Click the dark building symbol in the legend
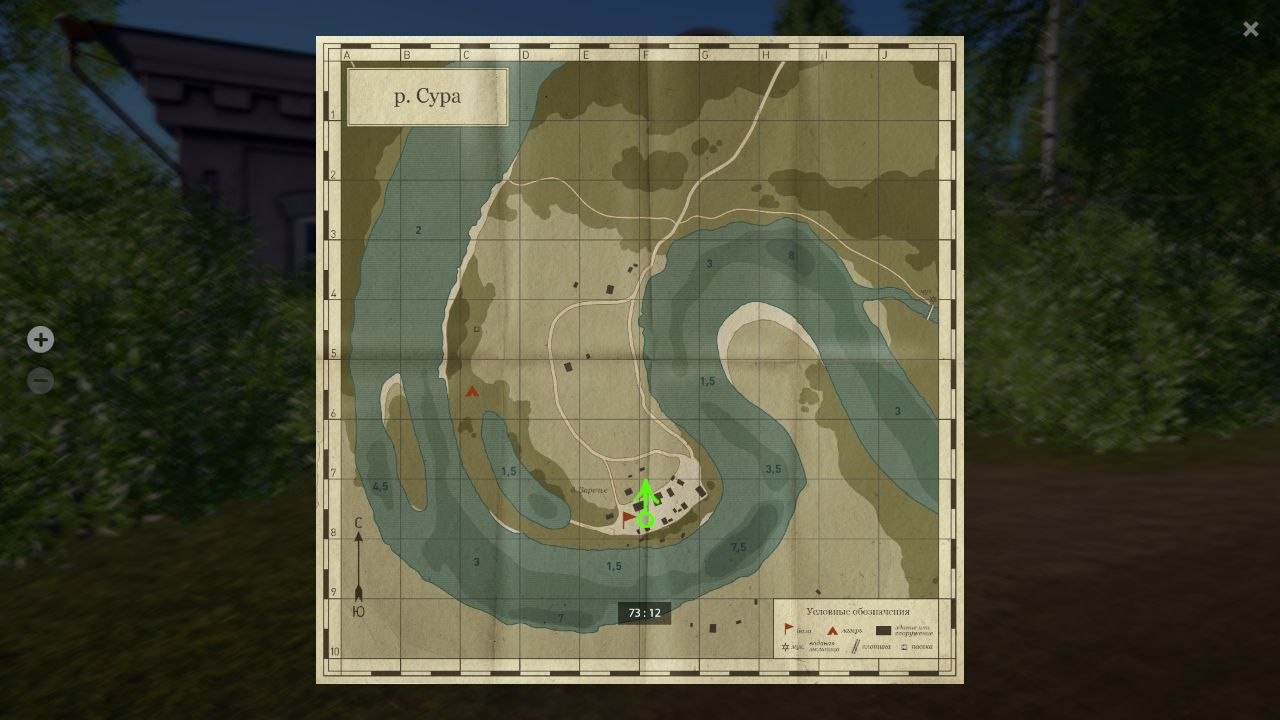Screen dimensions: 1280x720 click(x=884, y=631)
